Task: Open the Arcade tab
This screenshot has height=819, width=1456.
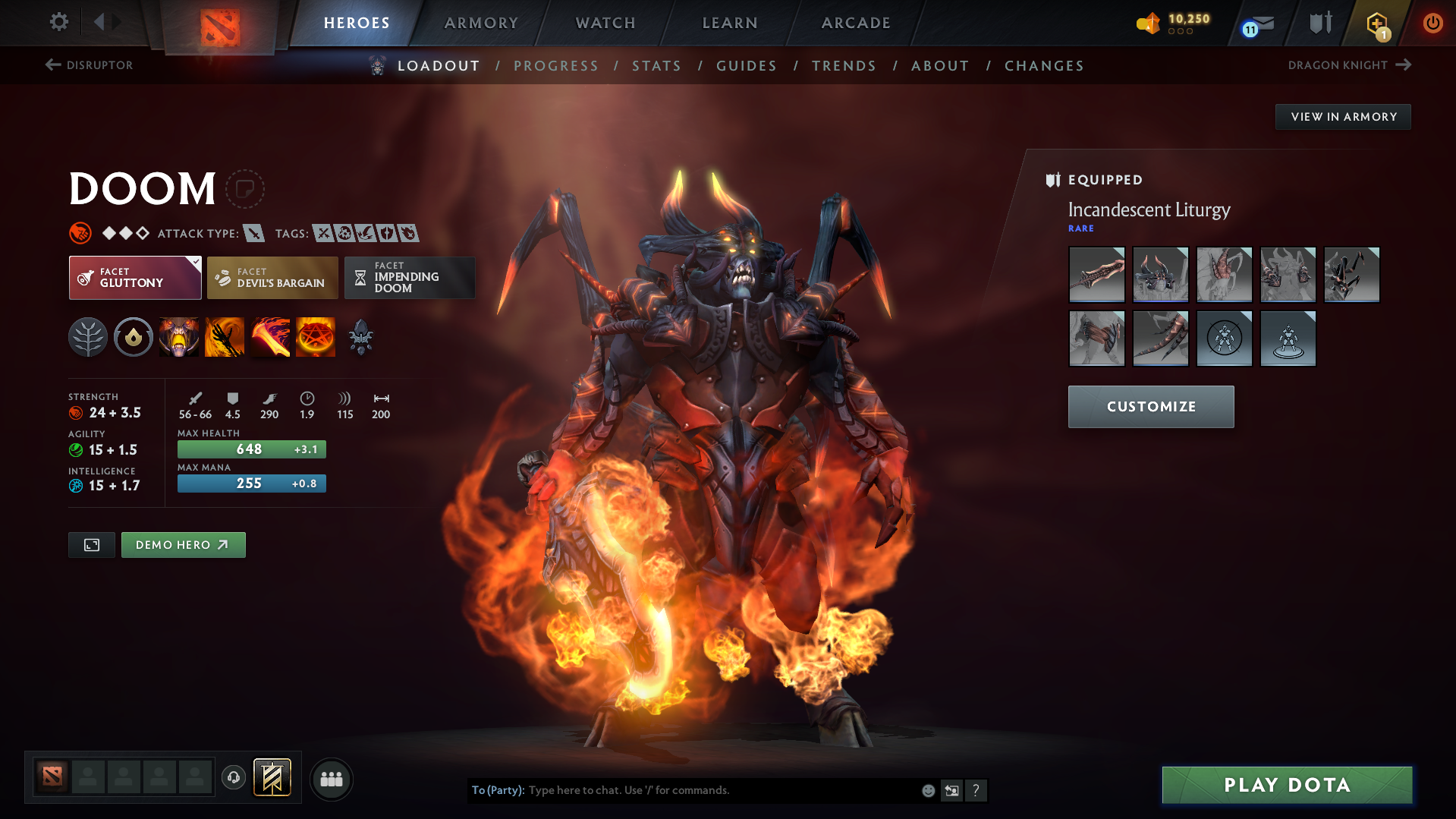Action: click(856, 23)
